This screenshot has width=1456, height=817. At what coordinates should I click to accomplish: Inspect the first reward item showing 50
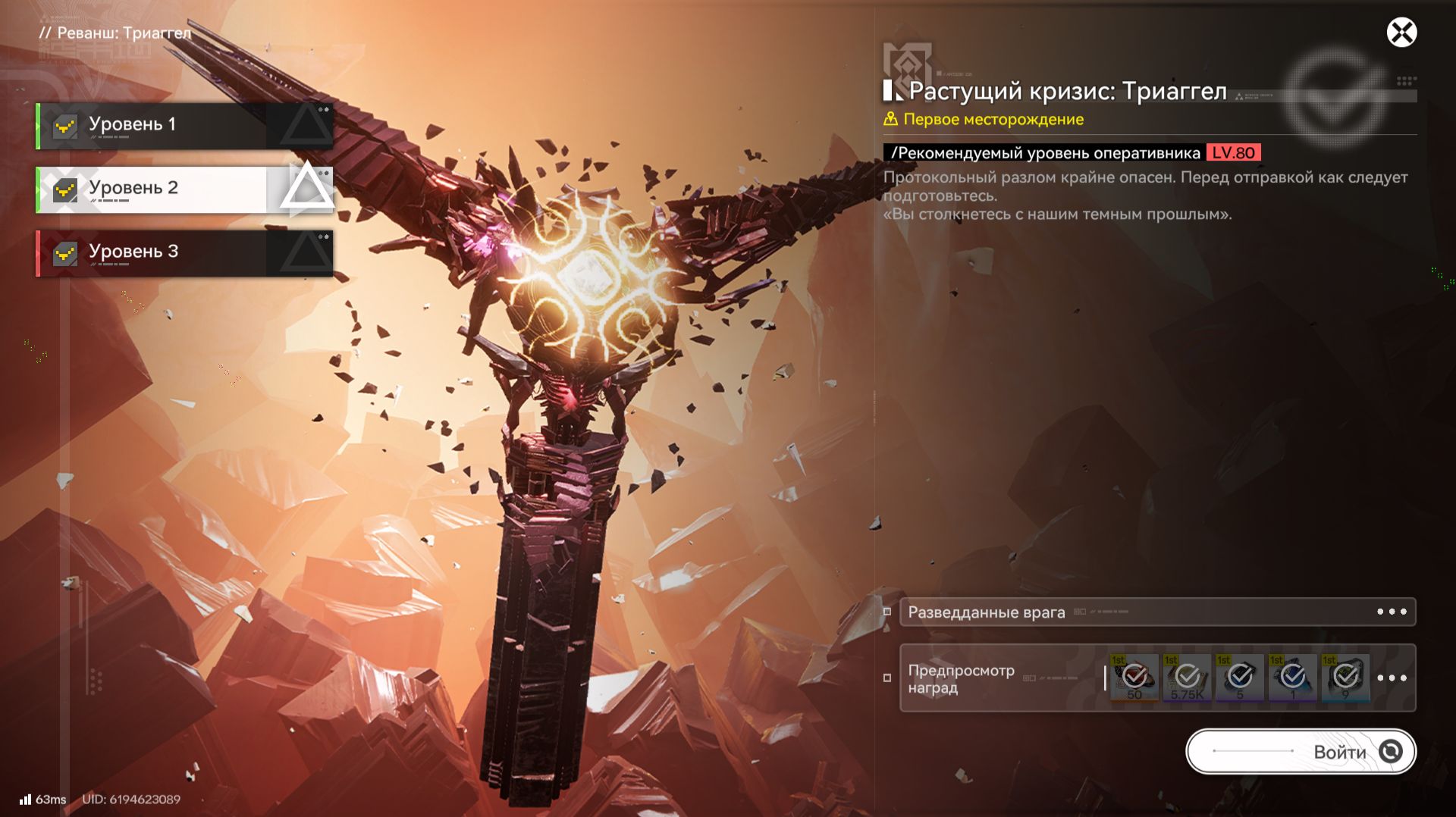point(1134,678)
